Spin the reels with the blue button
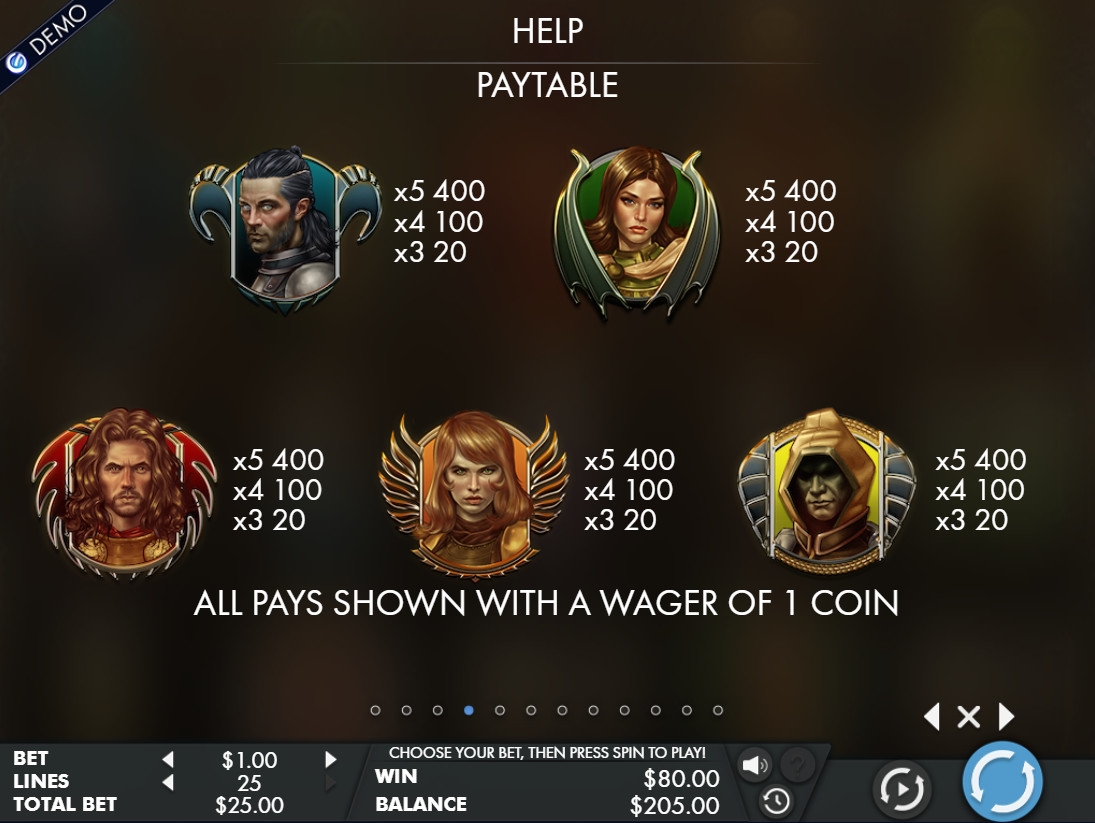This screenshot has width=1095, height=823. tap(1002, 781)
